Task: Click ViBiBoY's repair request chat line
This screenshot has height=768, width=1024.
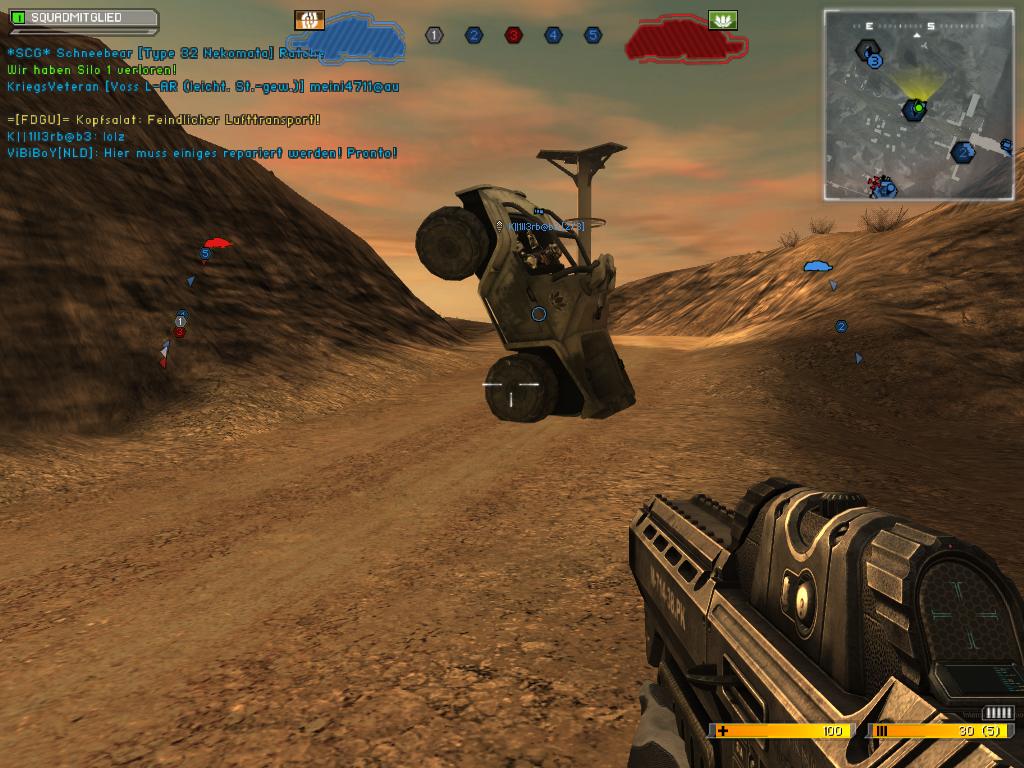Action: point(202,153)
